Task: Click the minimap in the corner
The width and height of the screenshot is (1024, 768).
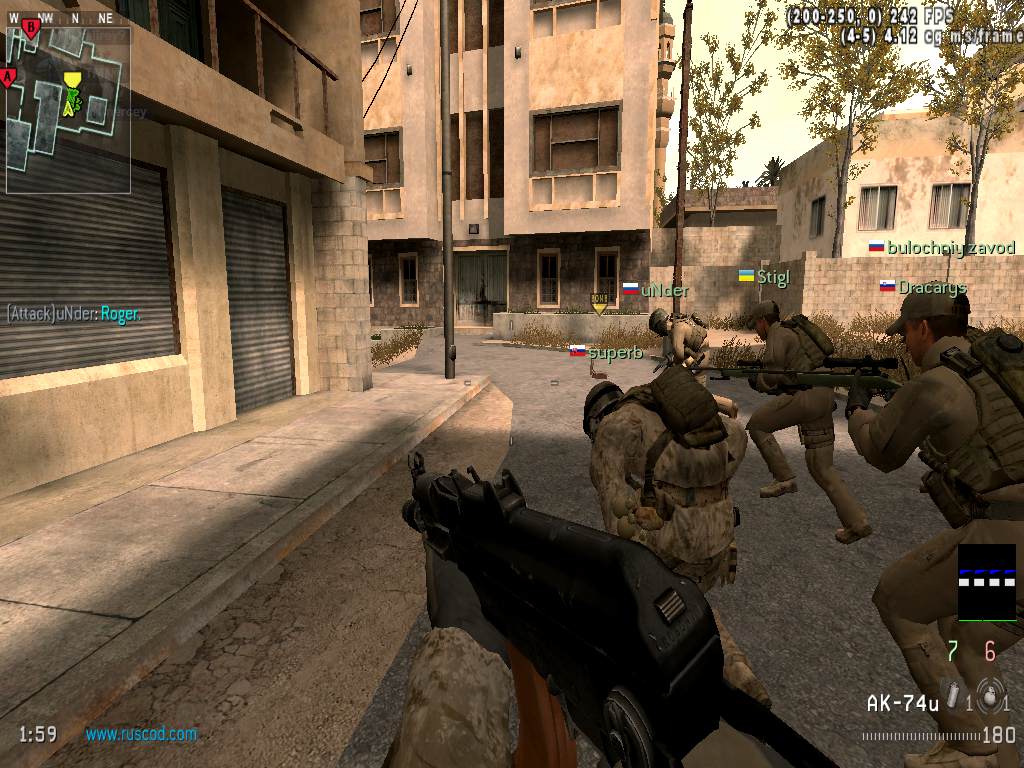Action: click(68, 110)
